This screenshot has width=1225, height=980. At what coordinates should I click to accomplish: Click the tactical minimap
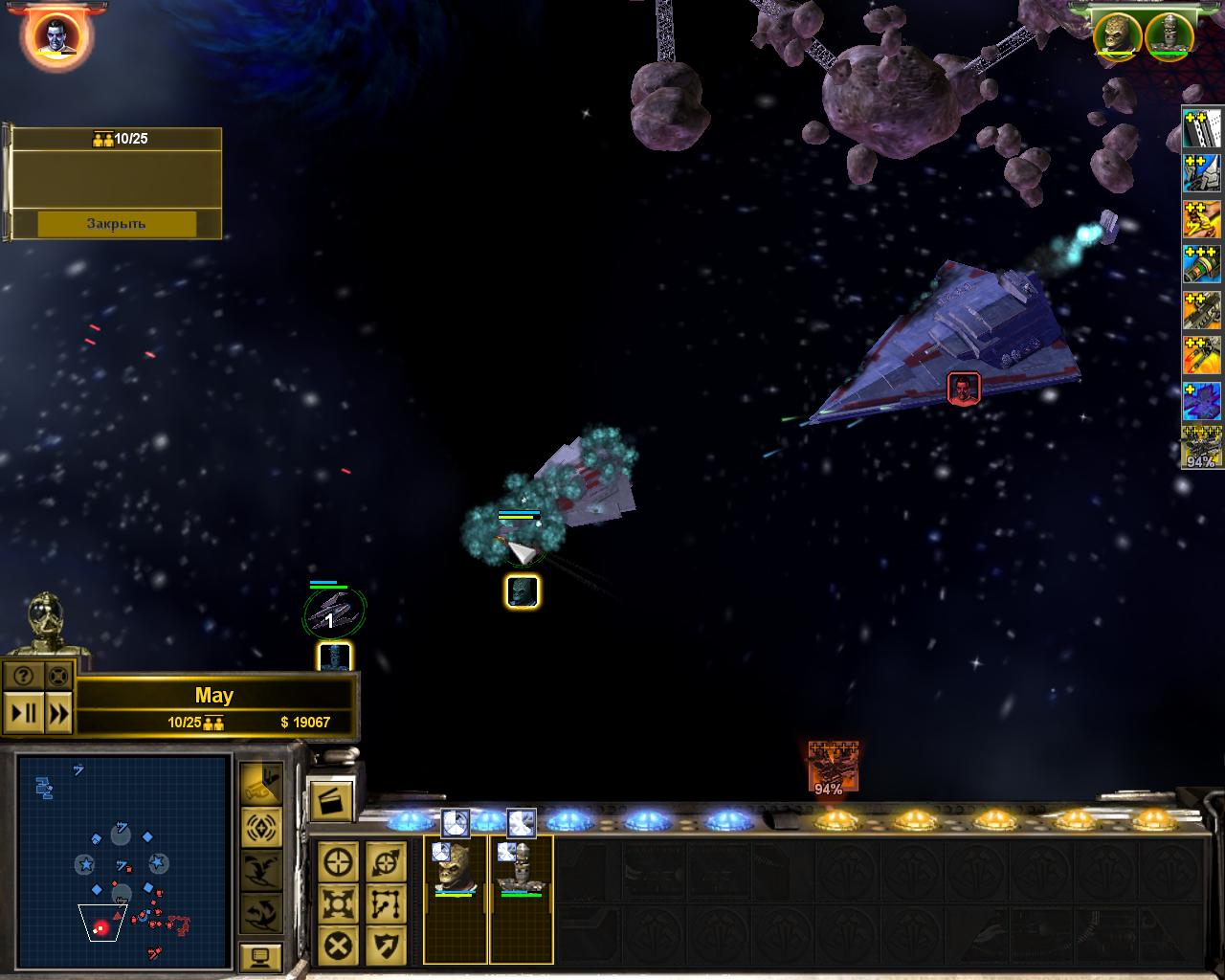pyautogui.click(x=122, y=859)
